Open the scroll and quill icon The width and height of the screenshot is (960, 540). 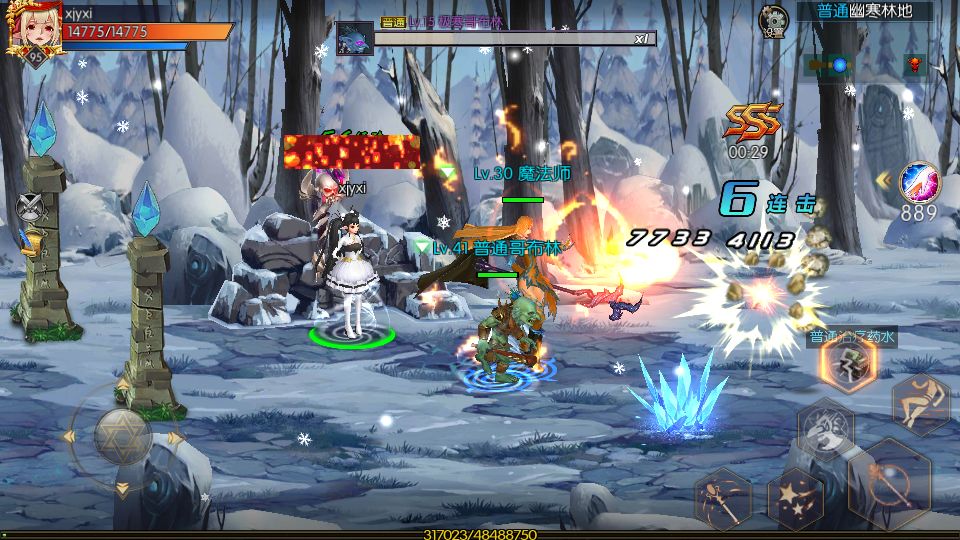click(x=29, y=241)
